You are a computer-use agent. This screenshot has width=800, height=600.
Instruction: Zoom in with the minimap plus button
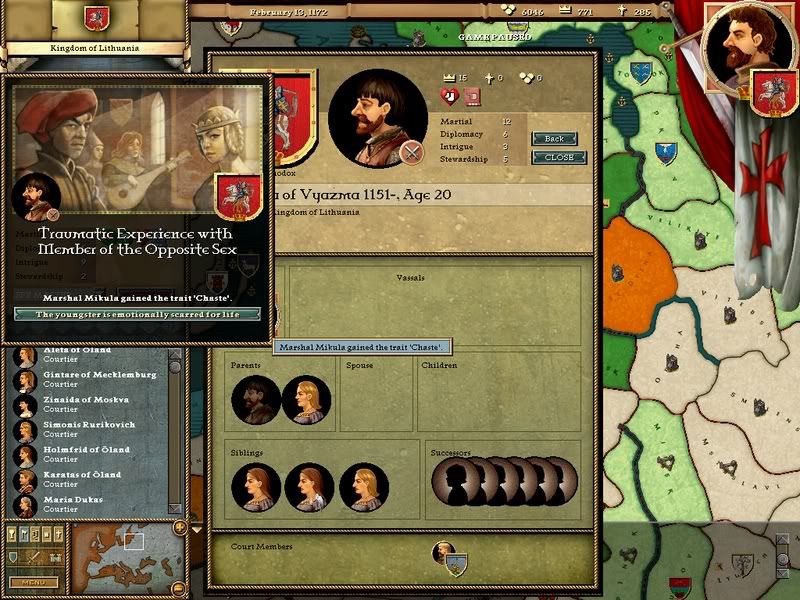(x=179, y=527)
